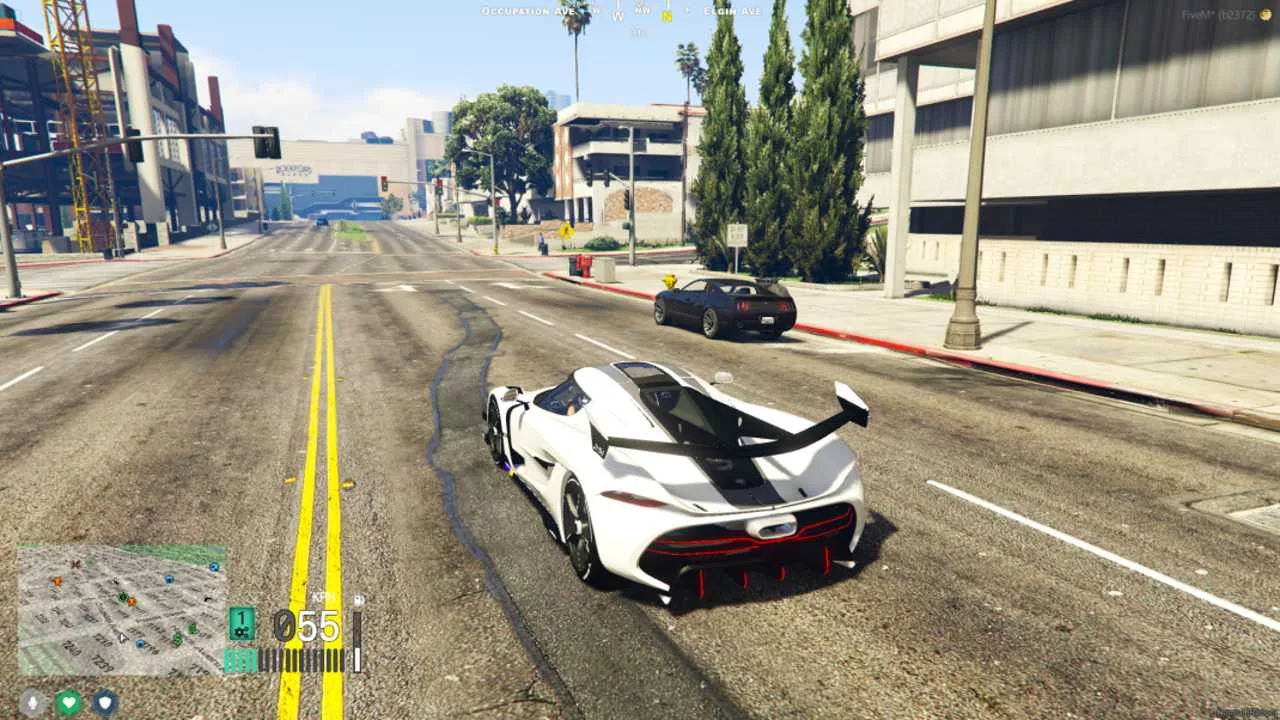Image resolution: width=1280 pixels, height=720 pixels.
Task: Click the W compass heading marker
Action: (x=618, y=13)
